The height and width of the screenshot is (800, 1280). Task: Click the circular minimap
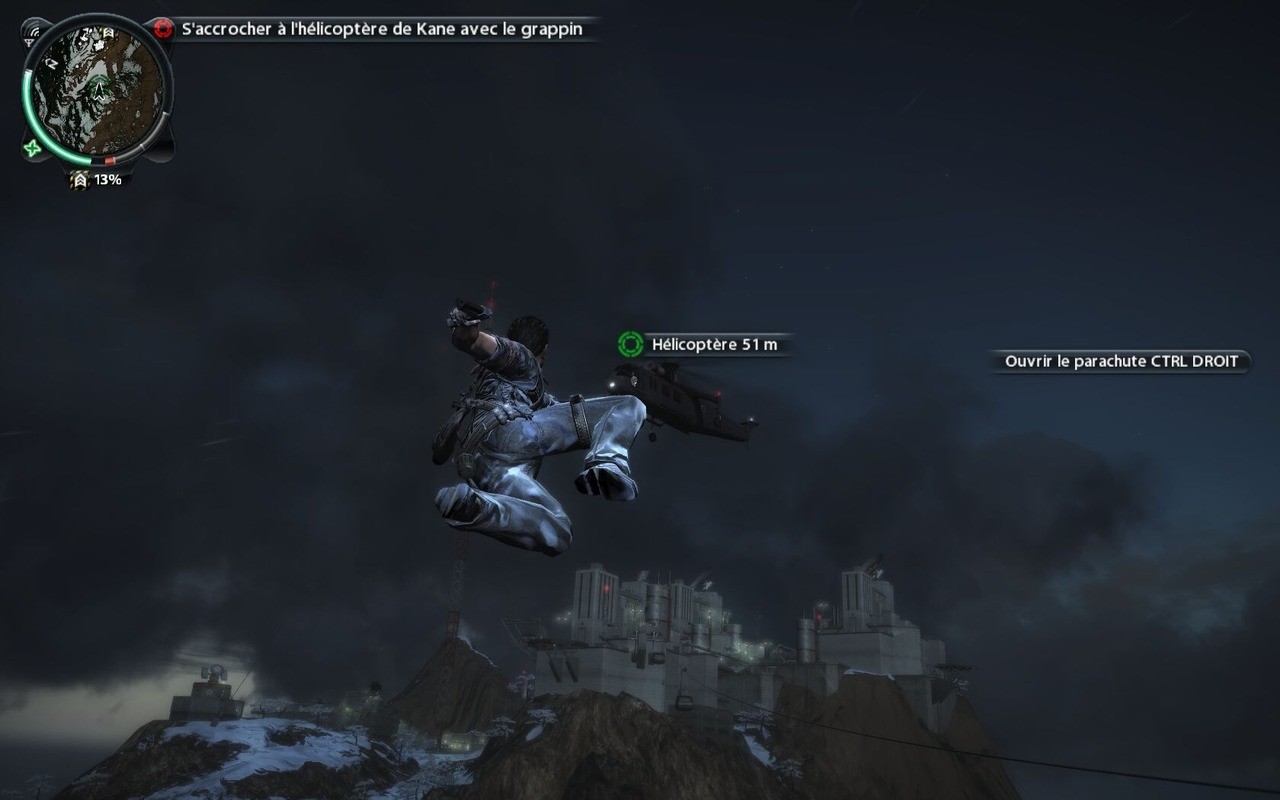tap(98, 89)
